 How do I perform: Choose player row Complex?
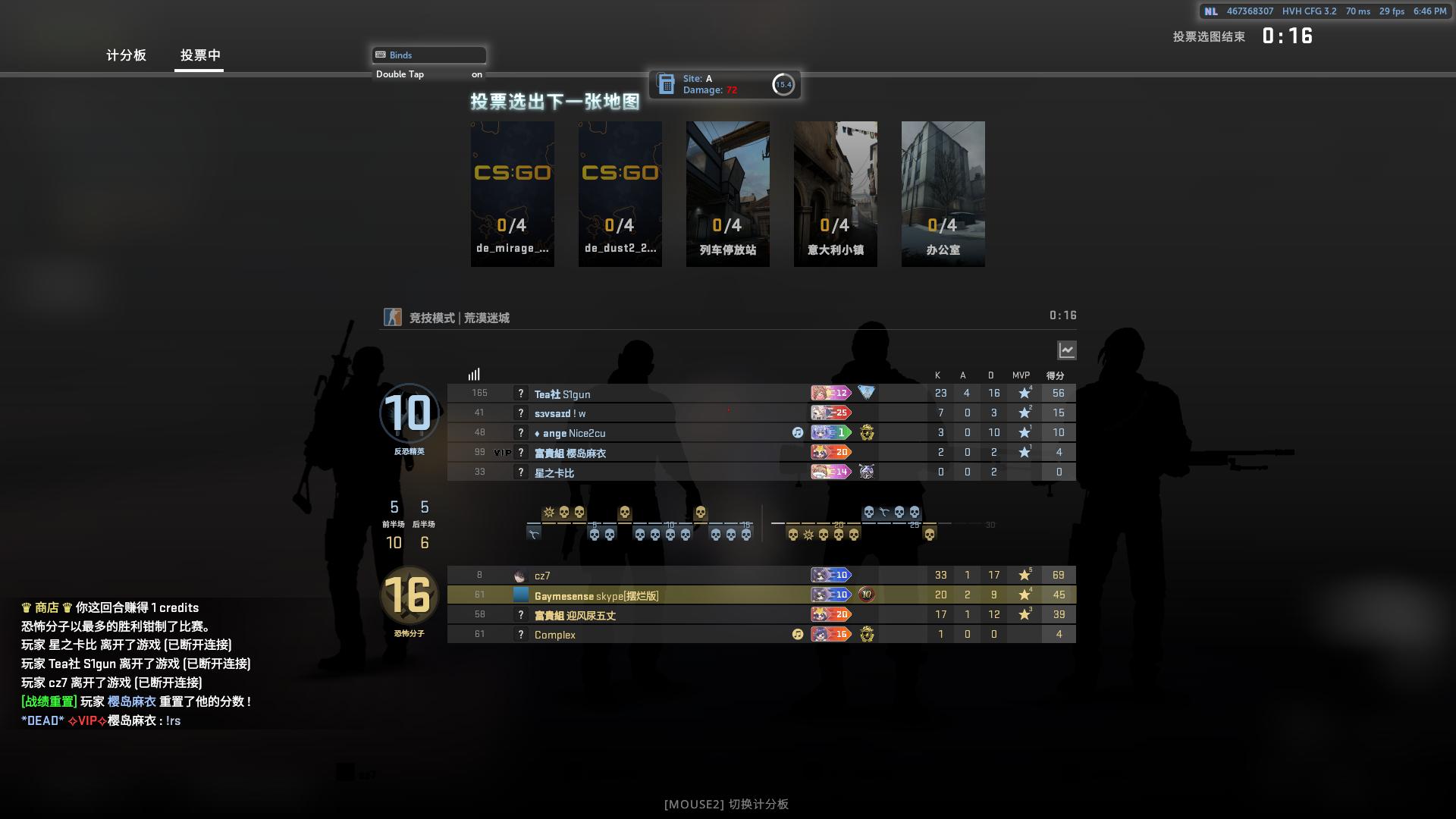pyautogui.click(x=554, y=635)
